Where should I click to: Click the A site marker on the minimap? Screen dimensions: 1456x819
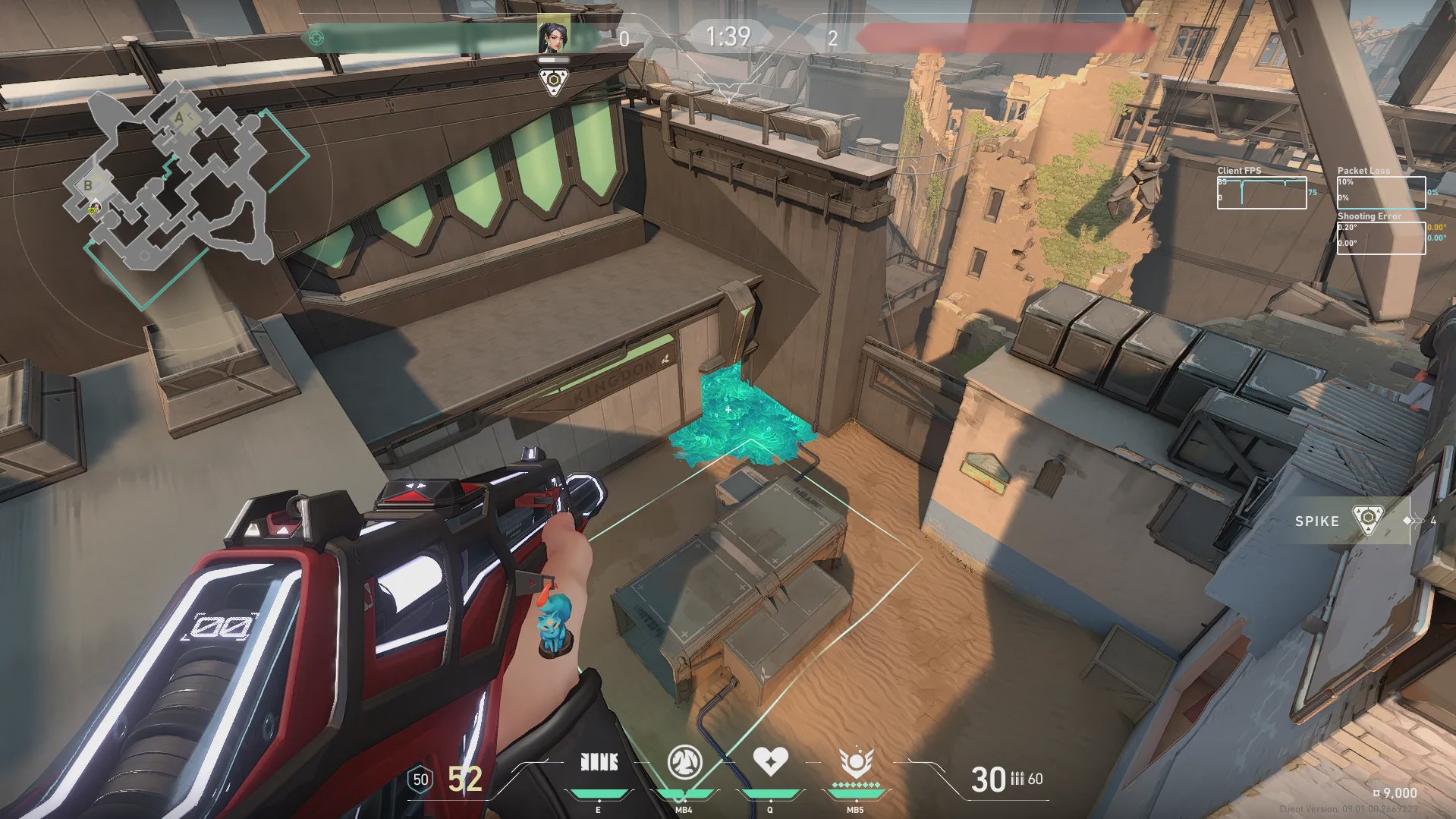click(180, 118)
